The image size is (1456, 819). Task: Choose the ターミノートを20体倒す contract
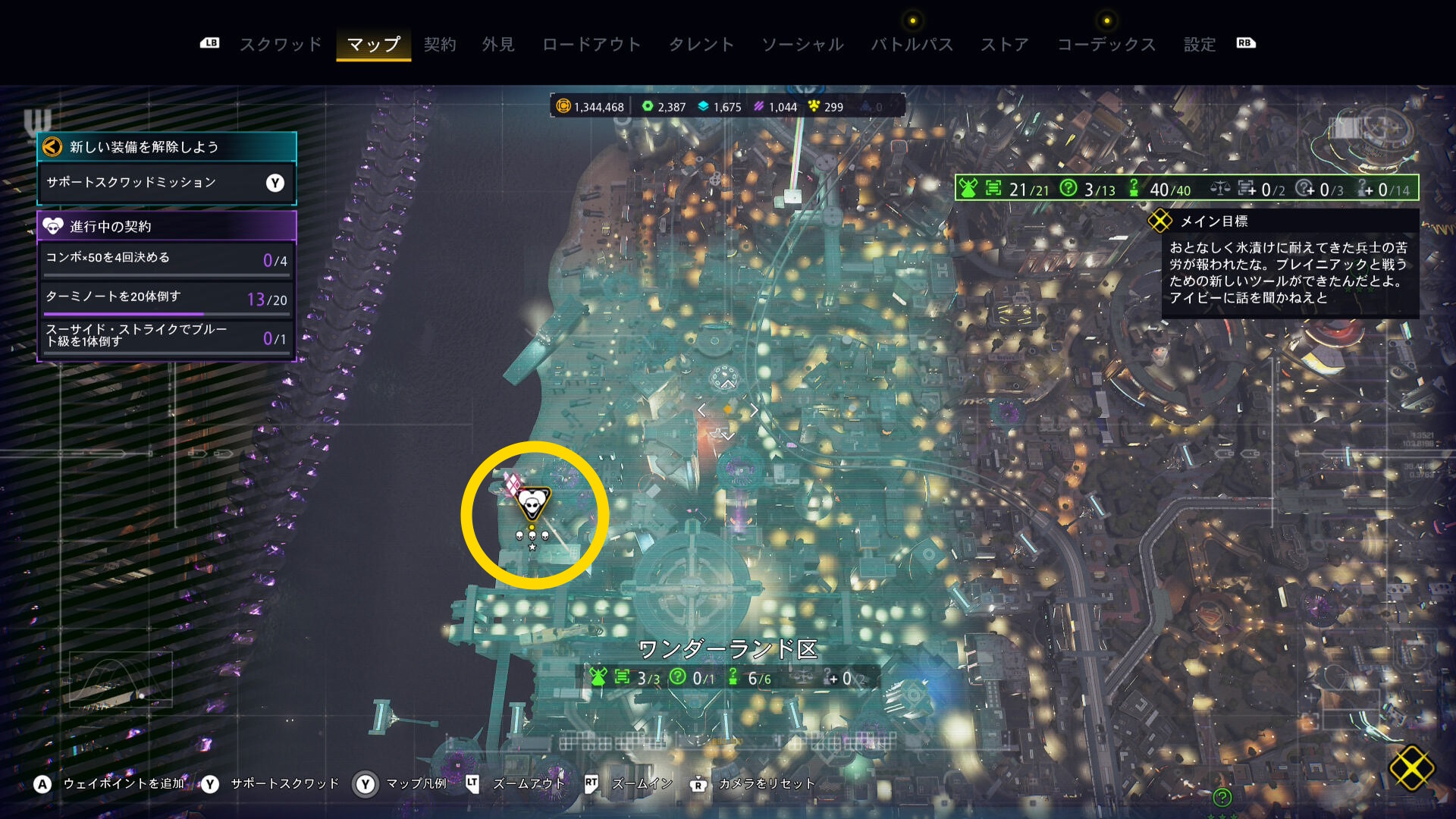click(166, 298)
